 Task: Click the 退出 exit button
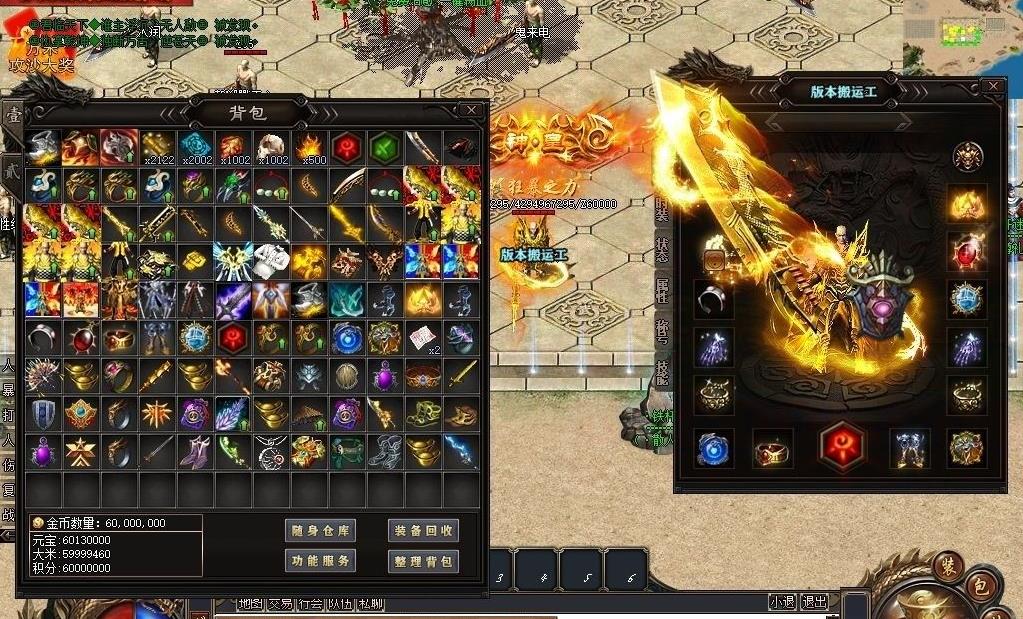coord(815,602)
